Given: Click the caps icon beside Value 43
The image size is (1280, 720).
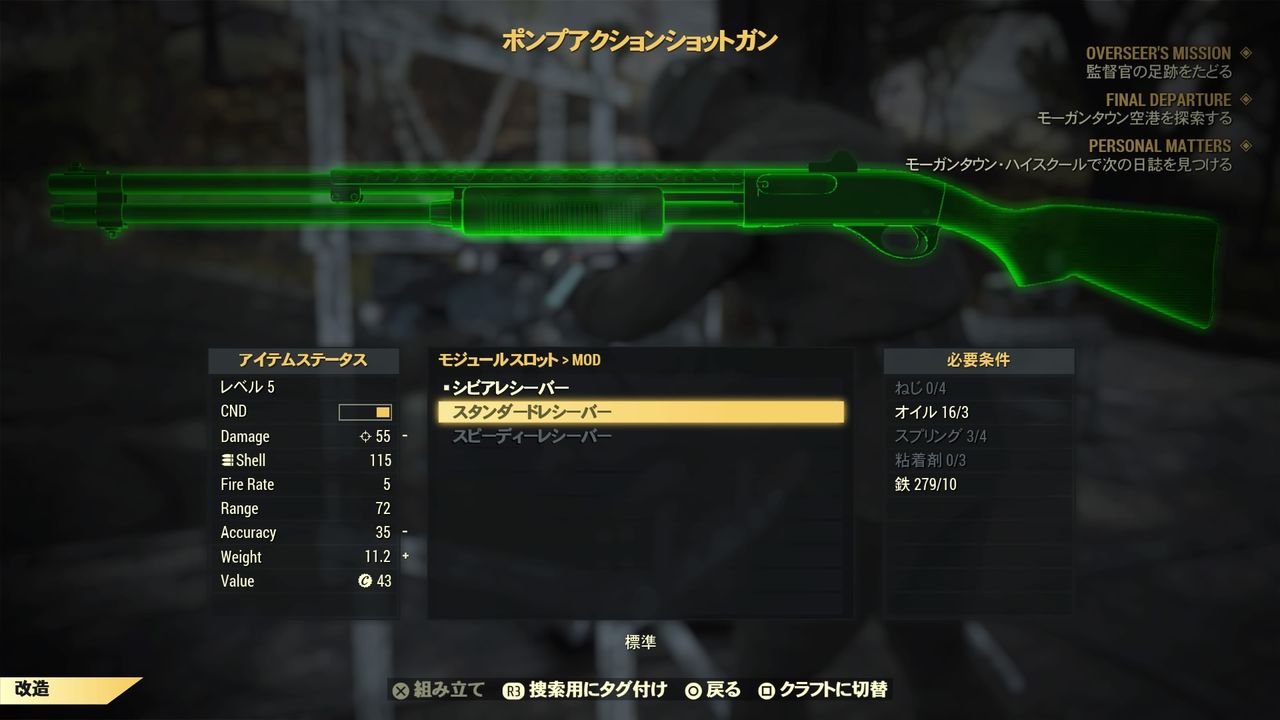Looking at the screenshot, I should tap(367, 581).
